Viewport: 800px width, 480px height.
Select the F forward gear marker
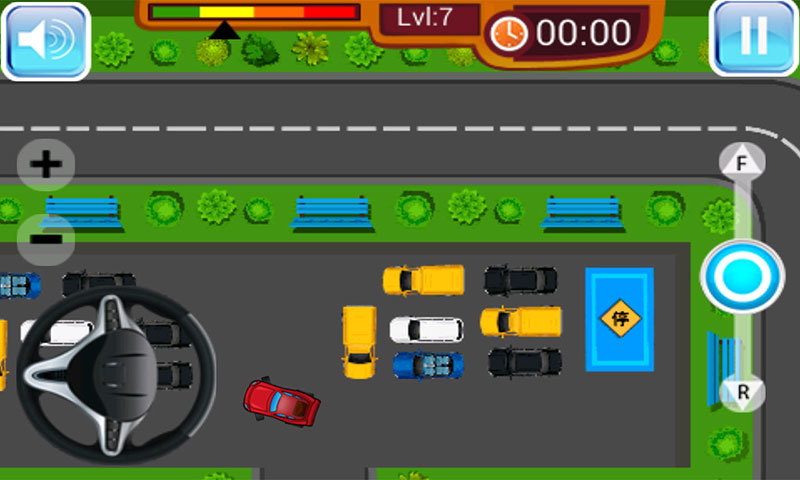(x=742, y=162)
